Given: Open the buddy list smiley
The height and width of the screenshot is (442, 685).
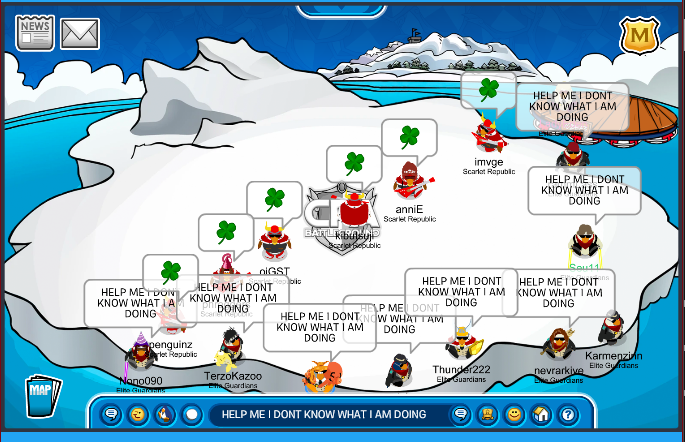Looking at the screenshot, I should 514,414.
